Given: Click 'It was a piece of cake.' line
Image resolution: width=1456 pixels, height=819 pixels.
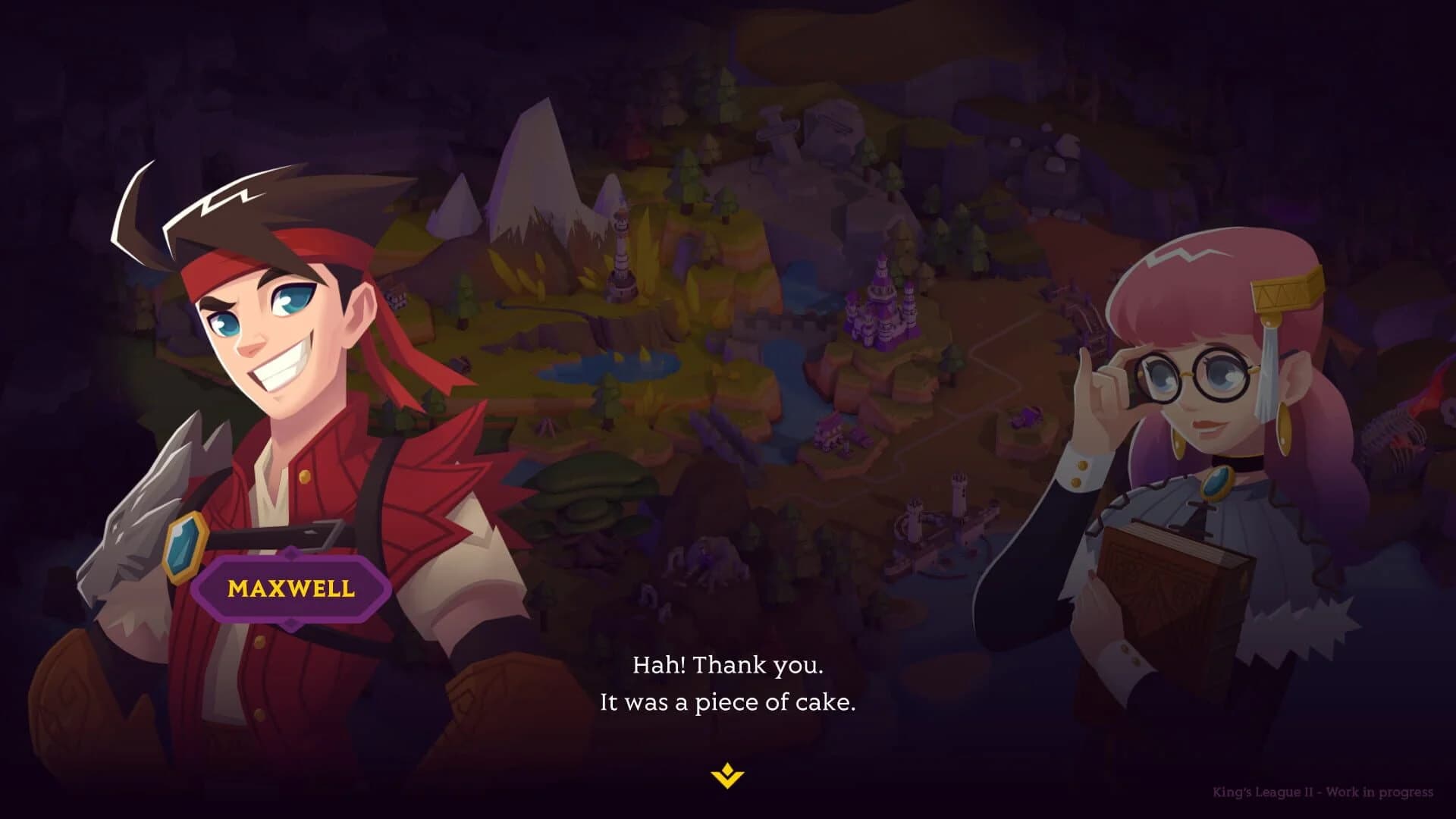Looking at the screenshot, I should [728, 703].
